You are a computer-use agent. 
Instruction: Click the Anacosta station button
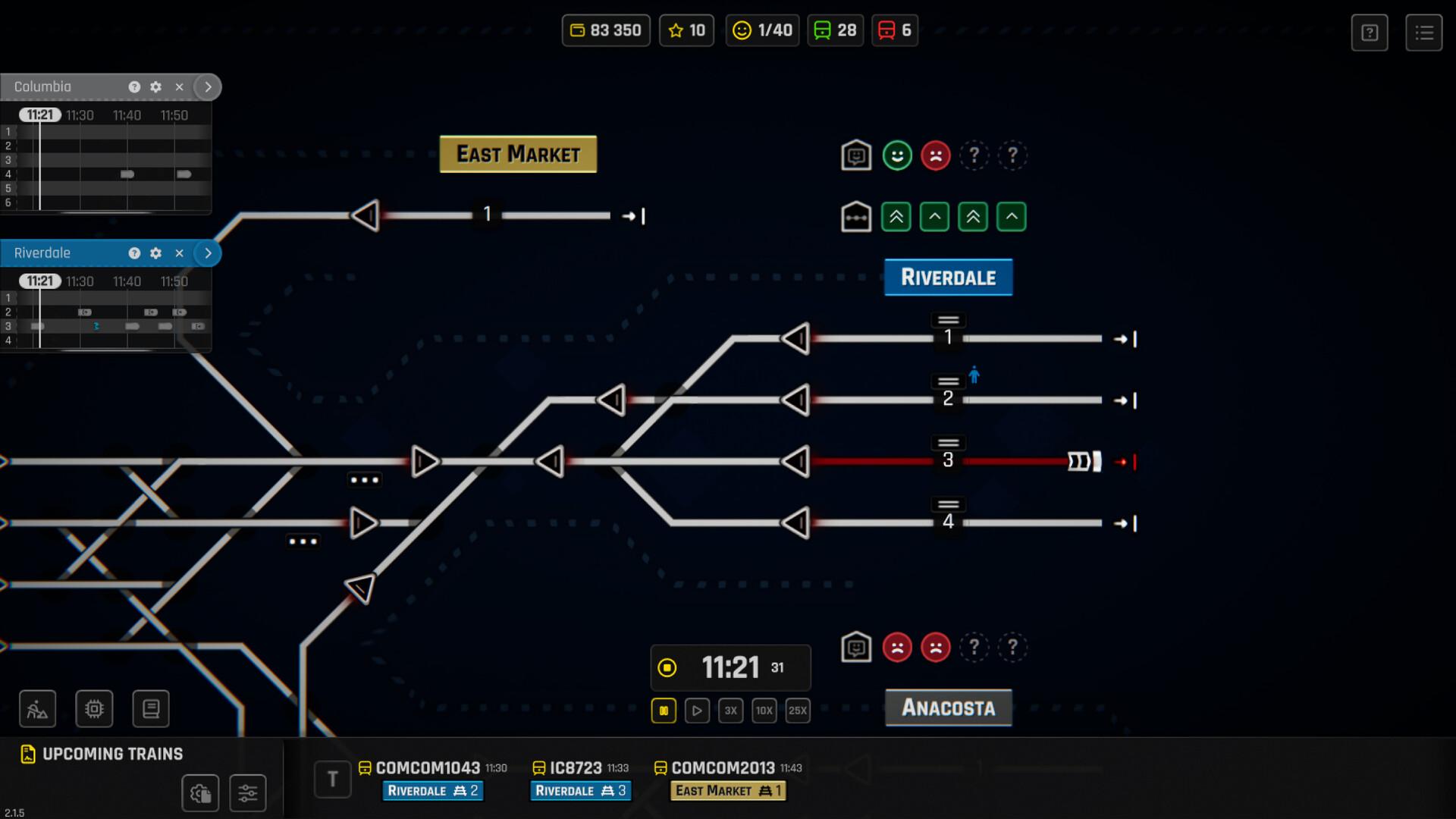(948, 708)
